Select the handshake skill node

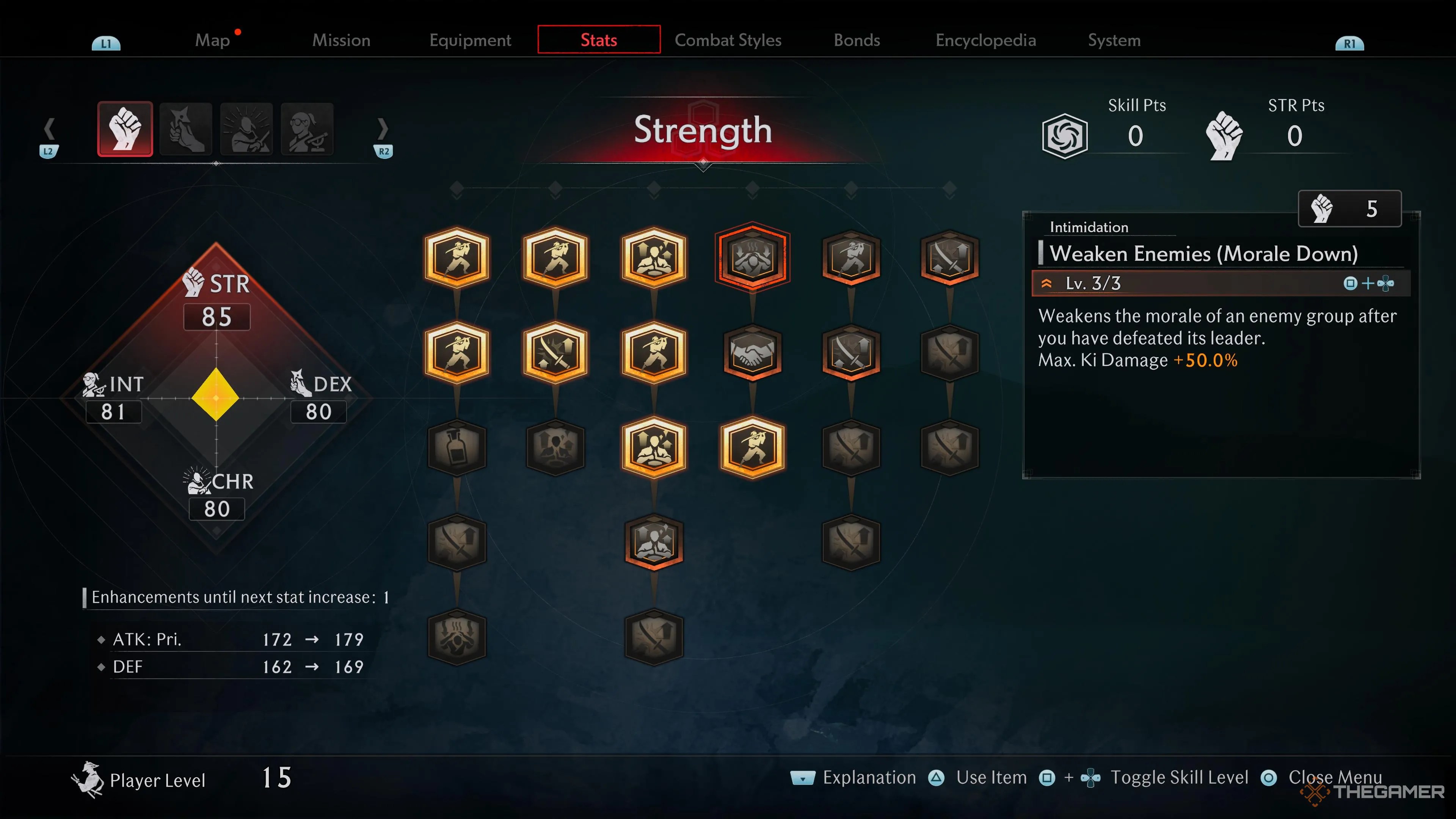[x=752, y=351]
